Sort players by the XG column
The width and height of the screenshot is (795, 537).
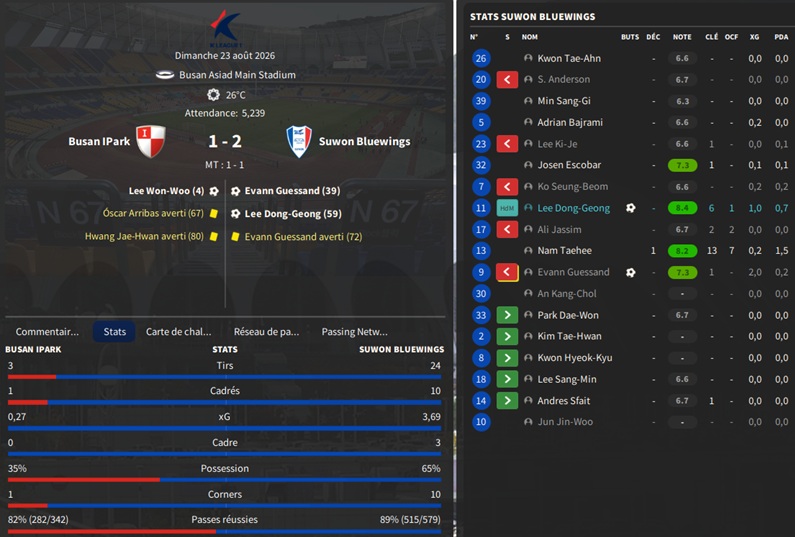click(755, 37)
